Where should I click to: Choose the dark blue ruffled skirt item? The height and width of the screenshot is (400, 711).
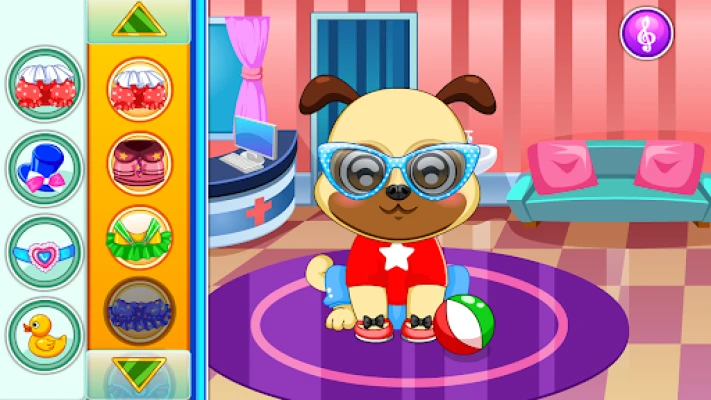click(x=139, y=311)
